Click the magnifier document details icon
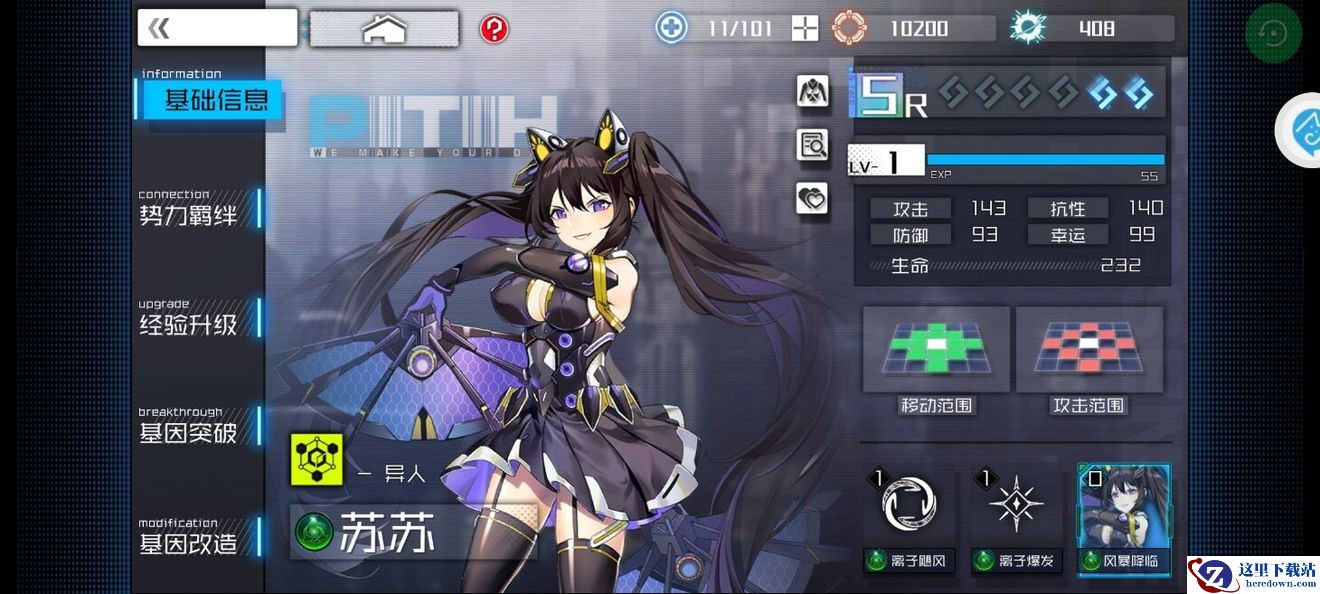 coord(812,146)
